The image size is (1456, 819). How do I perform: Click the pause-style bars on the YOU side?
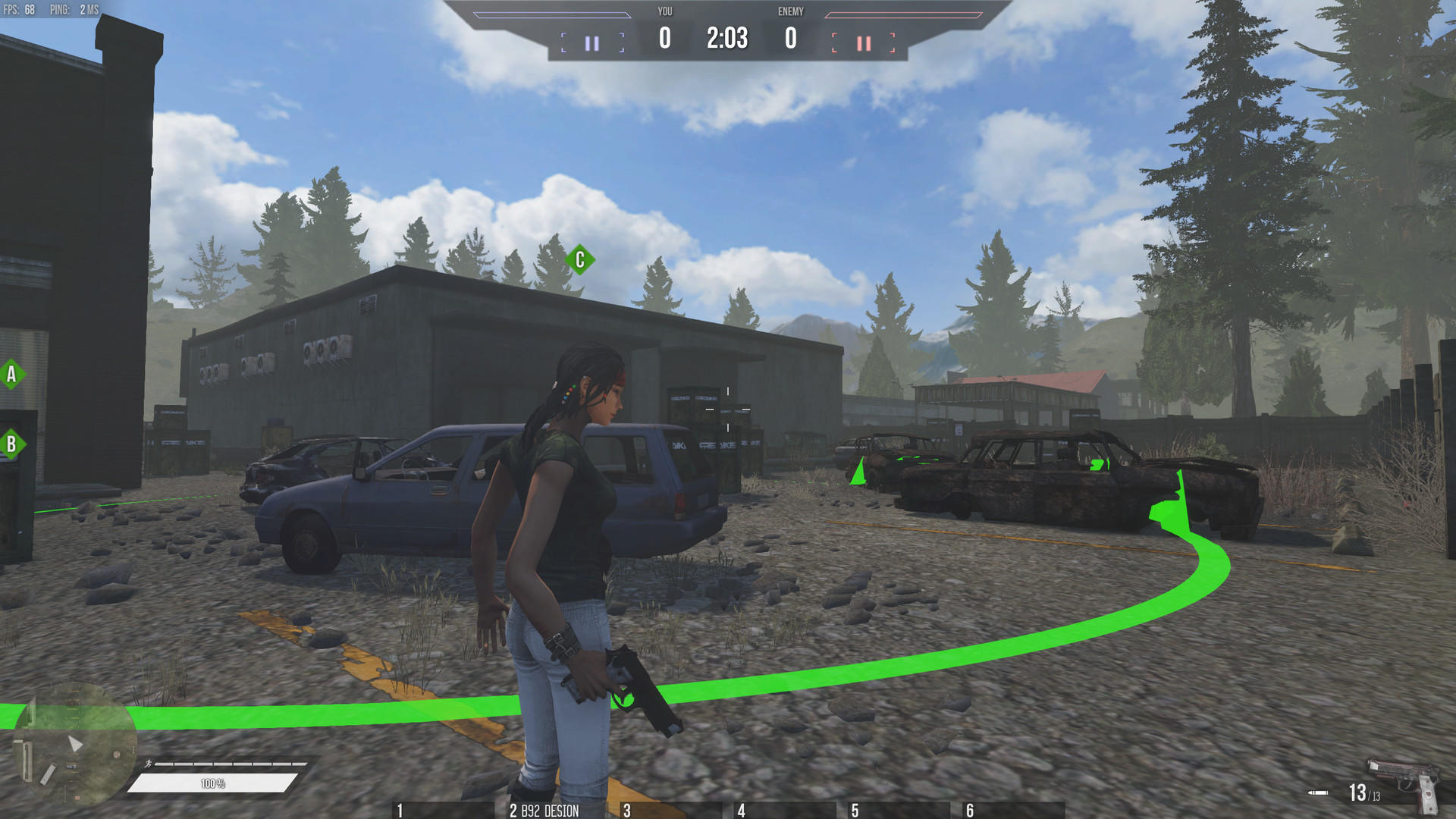(x=593, y=43)
